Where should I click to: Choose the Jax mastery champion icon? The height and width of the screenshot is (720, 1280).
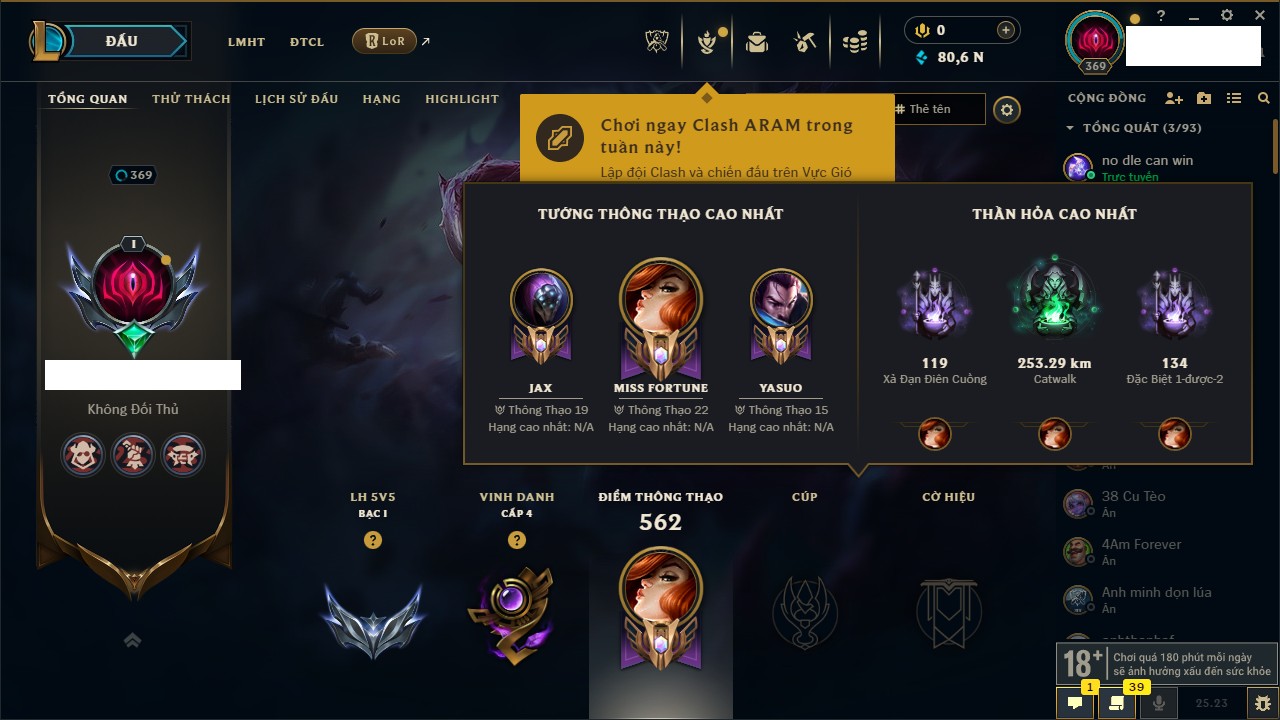(541, 302)
